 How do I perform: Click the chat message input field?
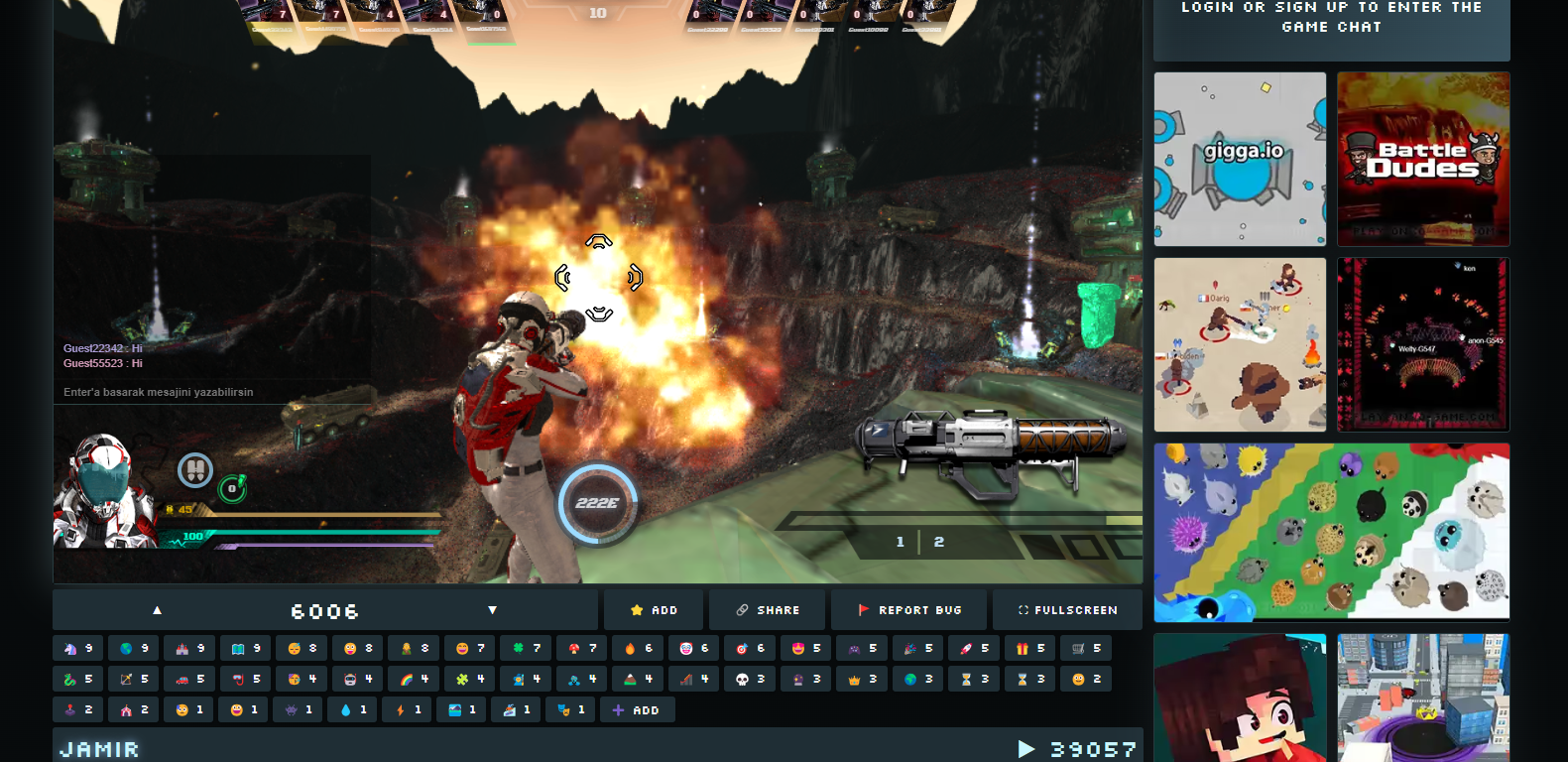(x=159, y=392)
